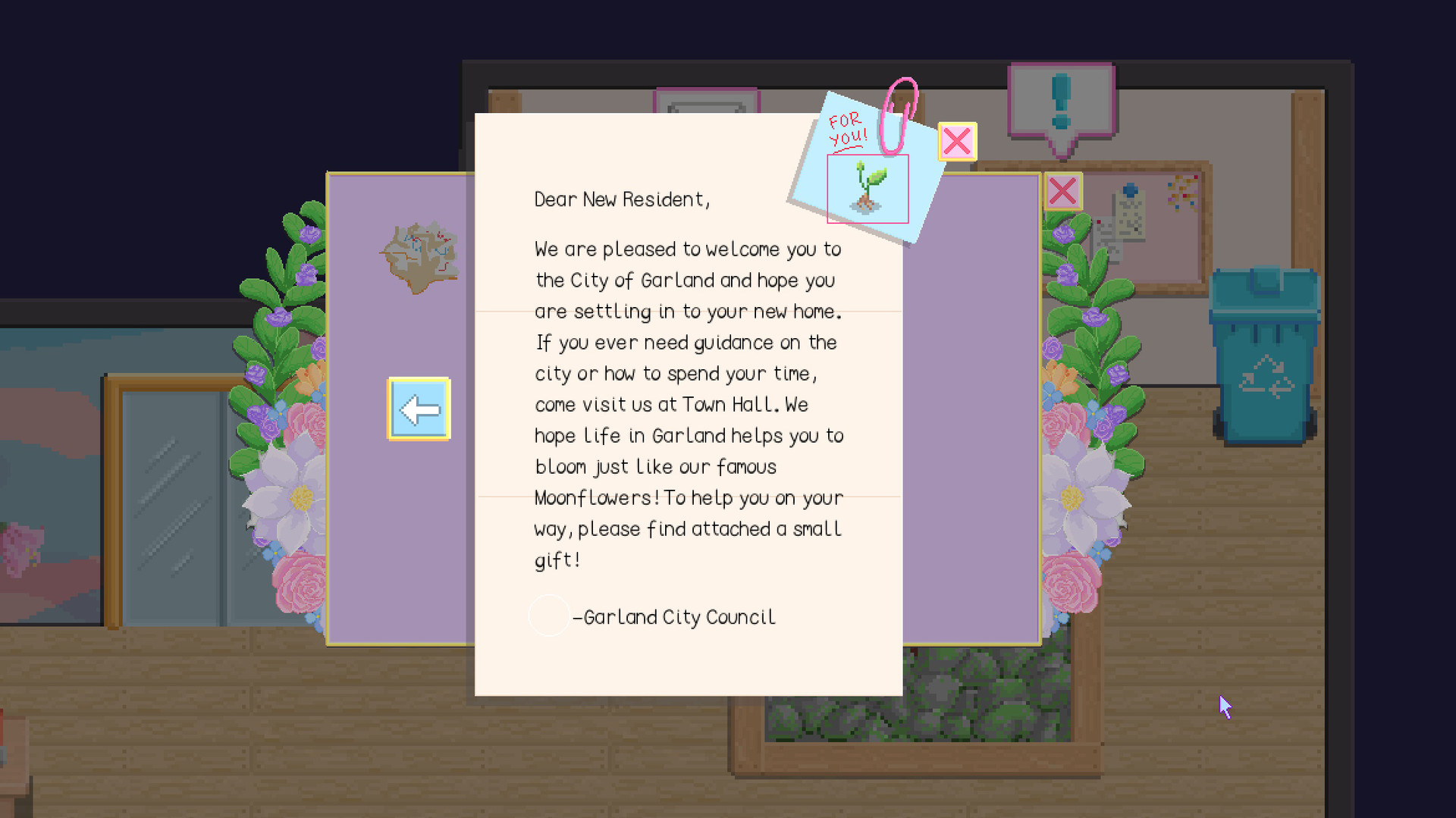The height and width of the screenshot is (818, 1456).
Task: Click the '-Garland City Council' signature
Action: coord(676,616)
